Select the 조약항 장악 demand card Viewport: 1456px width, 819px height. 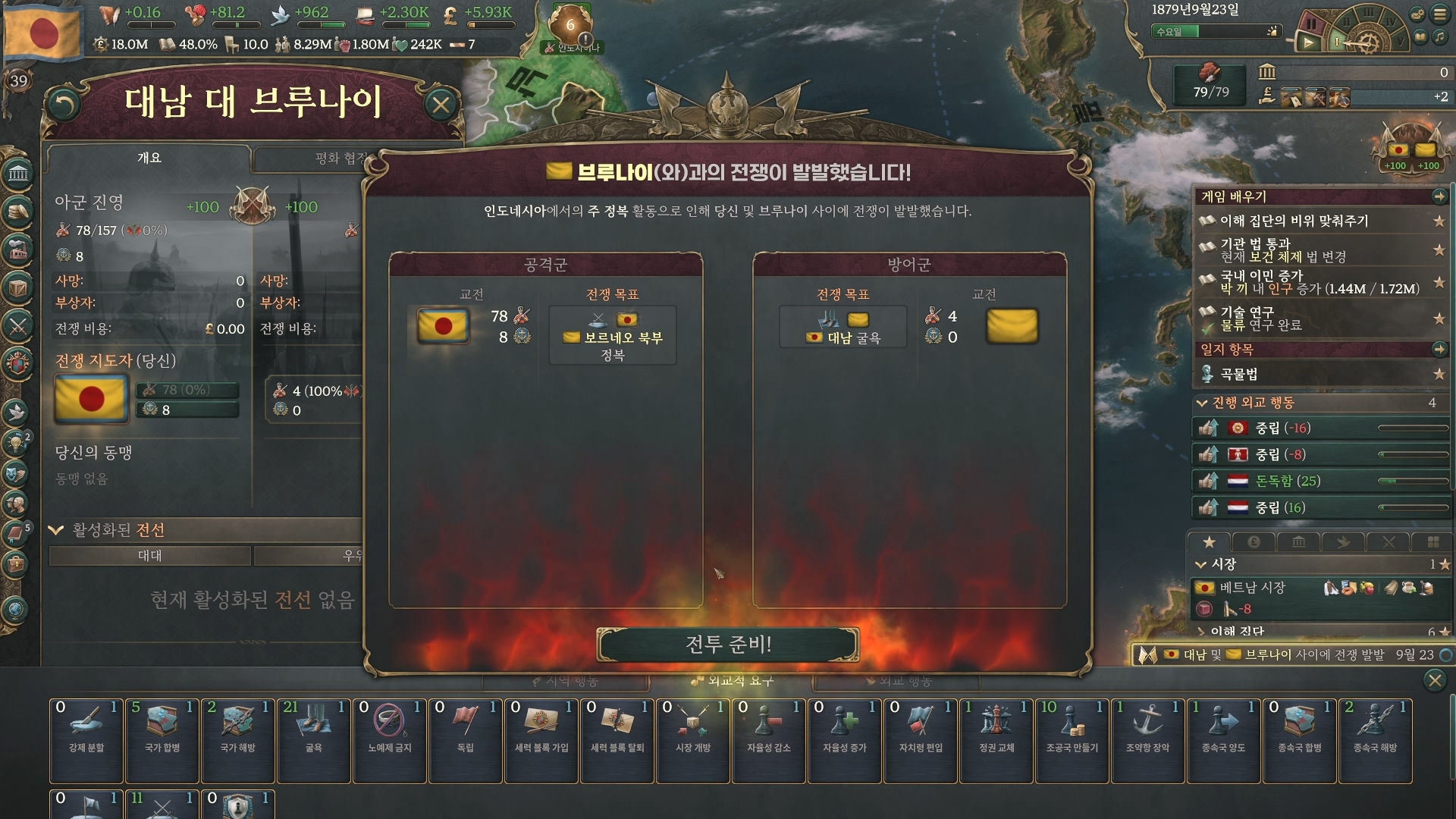[1147, 739]
